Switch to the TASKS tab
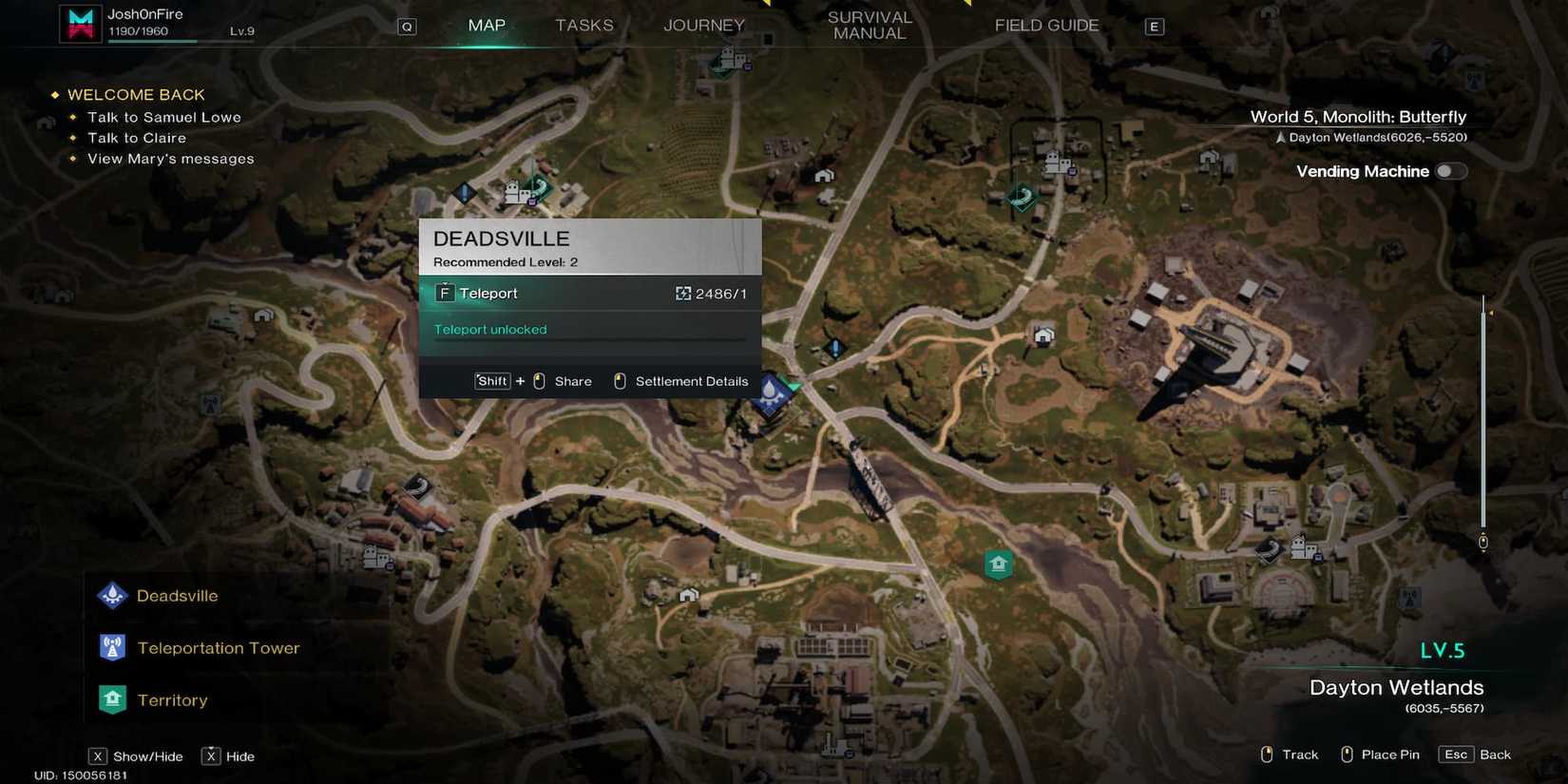 click(x=583, y=26)
